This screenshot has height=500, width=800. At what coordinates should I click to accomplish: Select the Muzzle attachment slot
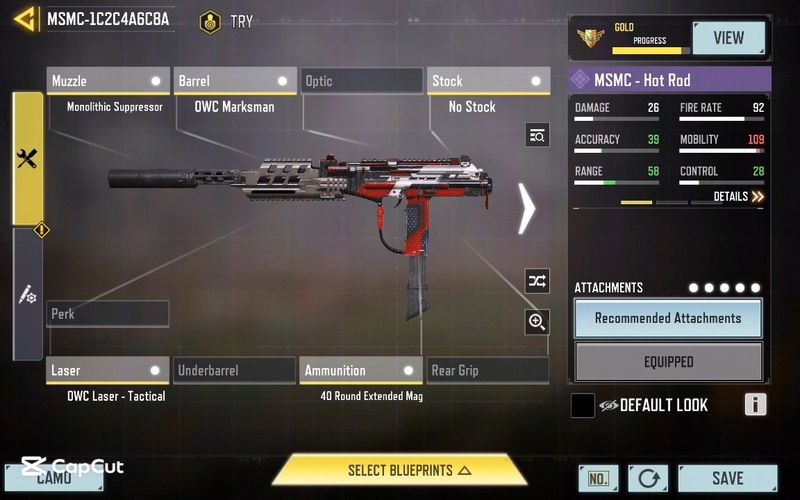[x=108, y=81]
